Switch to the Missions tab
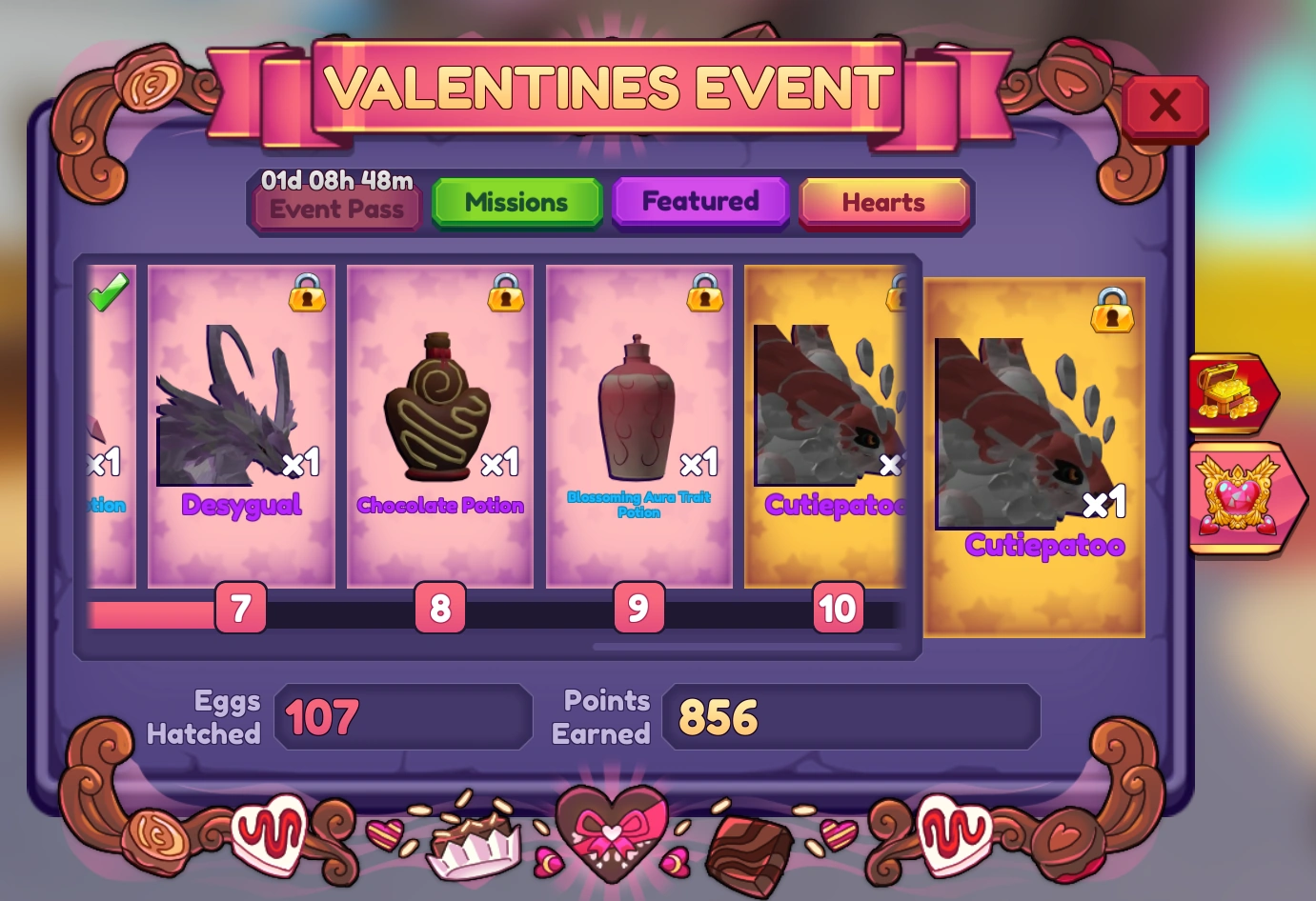The image size is (1316, 901). click(x=516, y=202)
